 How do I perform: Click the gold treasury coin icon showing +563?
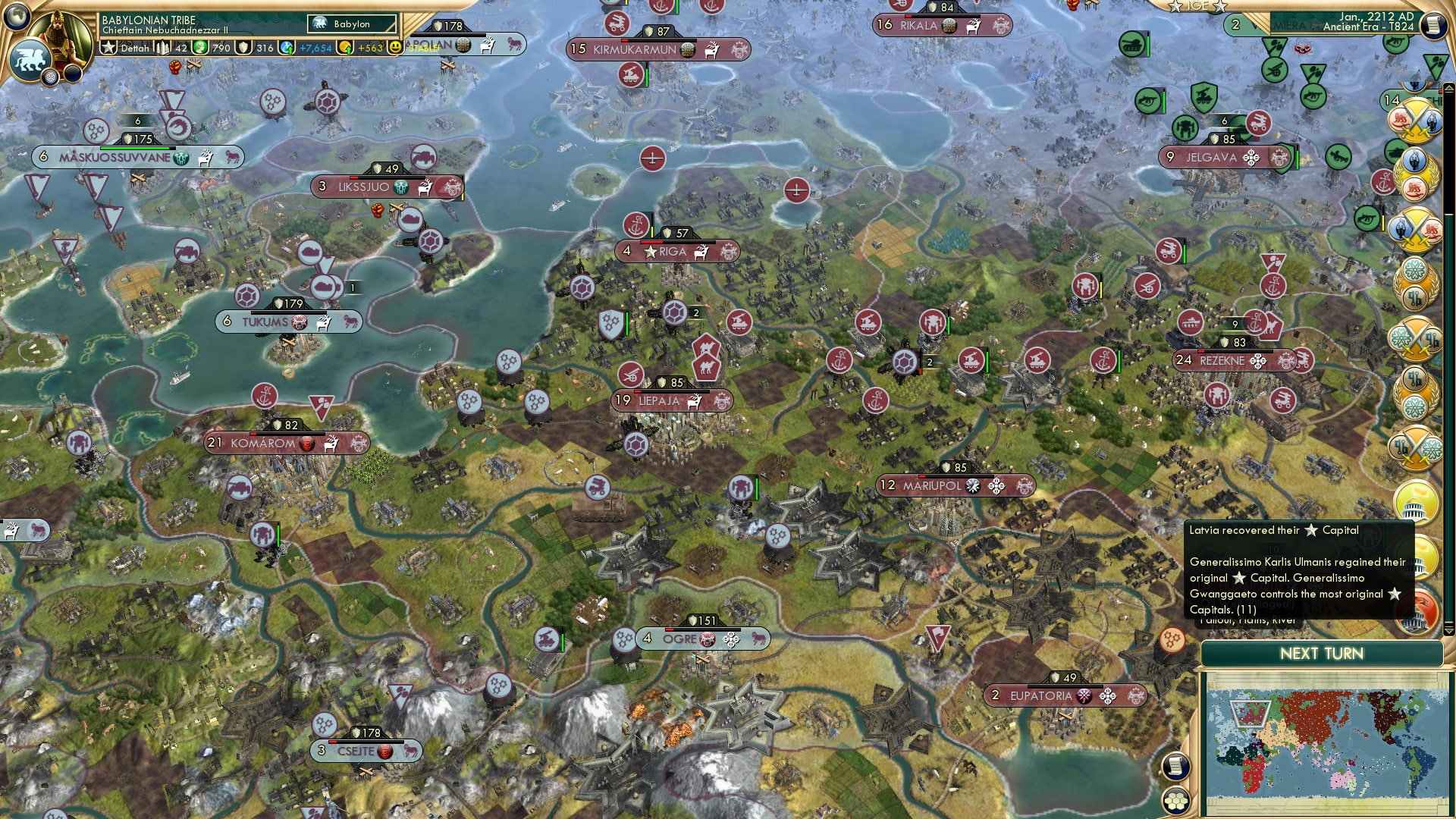pyautogui.click(x=345, y=48)
